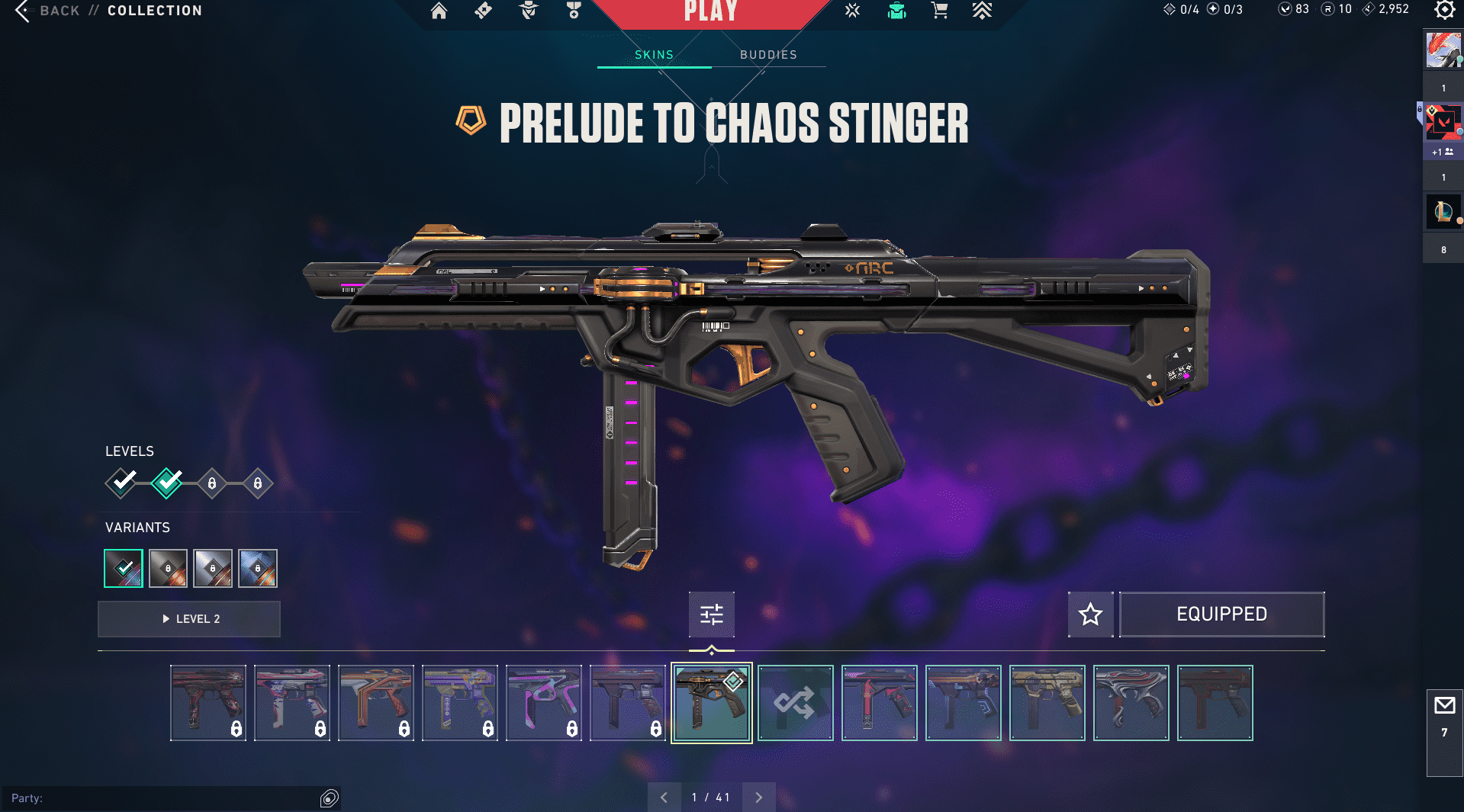
Task: Click the Equipped button
Action: [1221, 615]
